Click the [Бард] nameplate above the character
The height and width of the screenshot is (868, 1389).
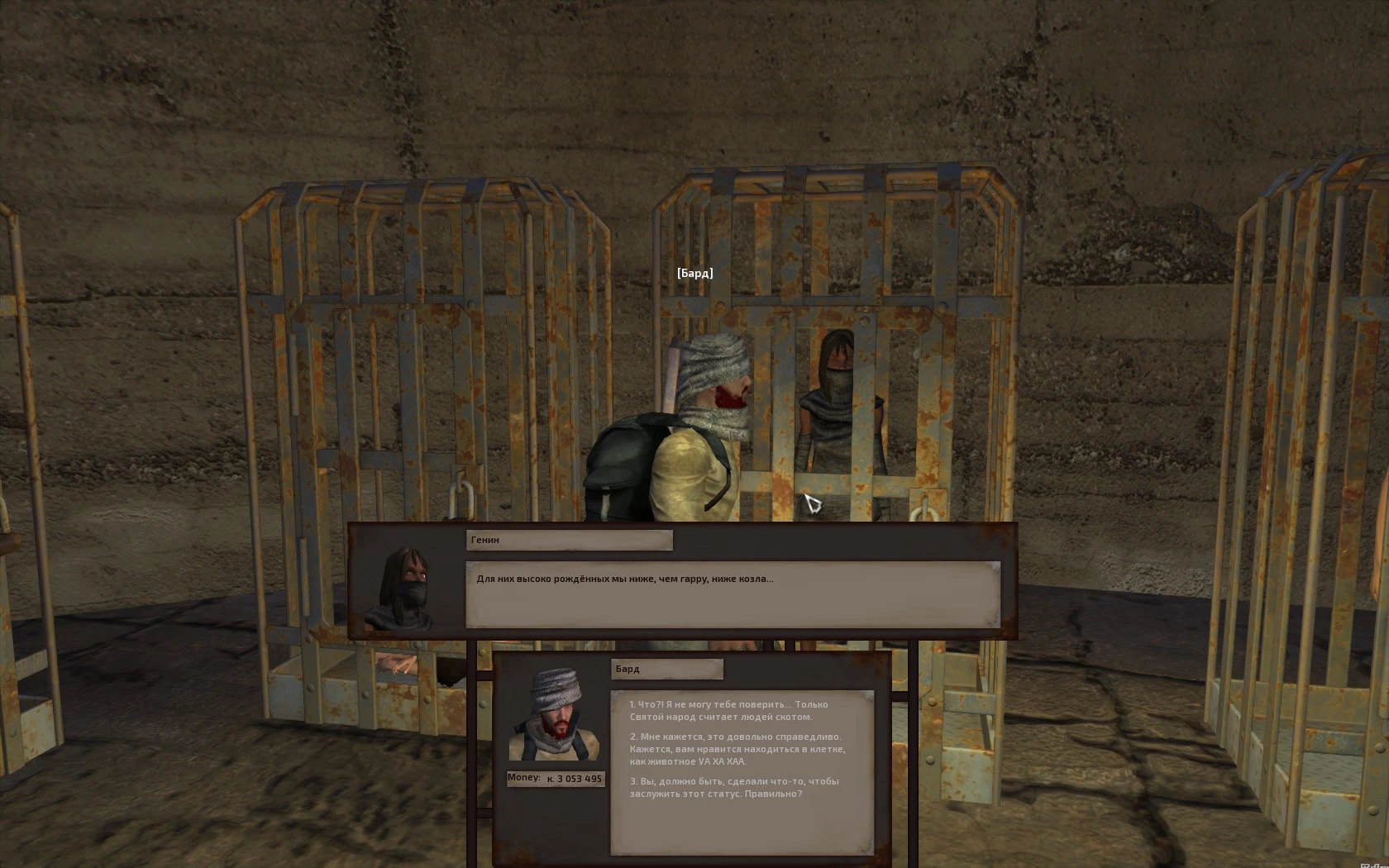694,272
